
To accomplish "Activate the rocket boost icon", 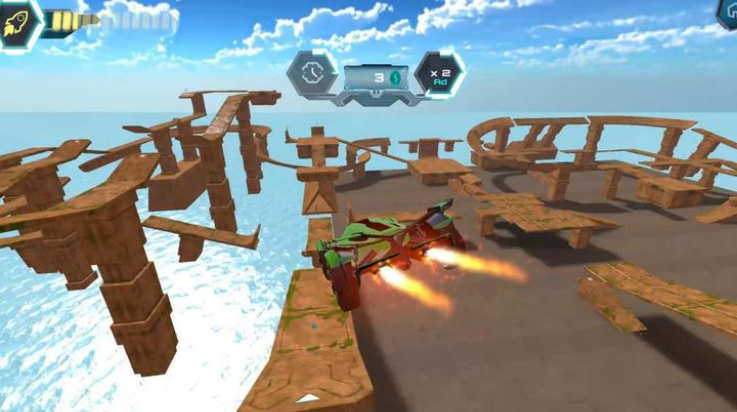I will (18, 23).
